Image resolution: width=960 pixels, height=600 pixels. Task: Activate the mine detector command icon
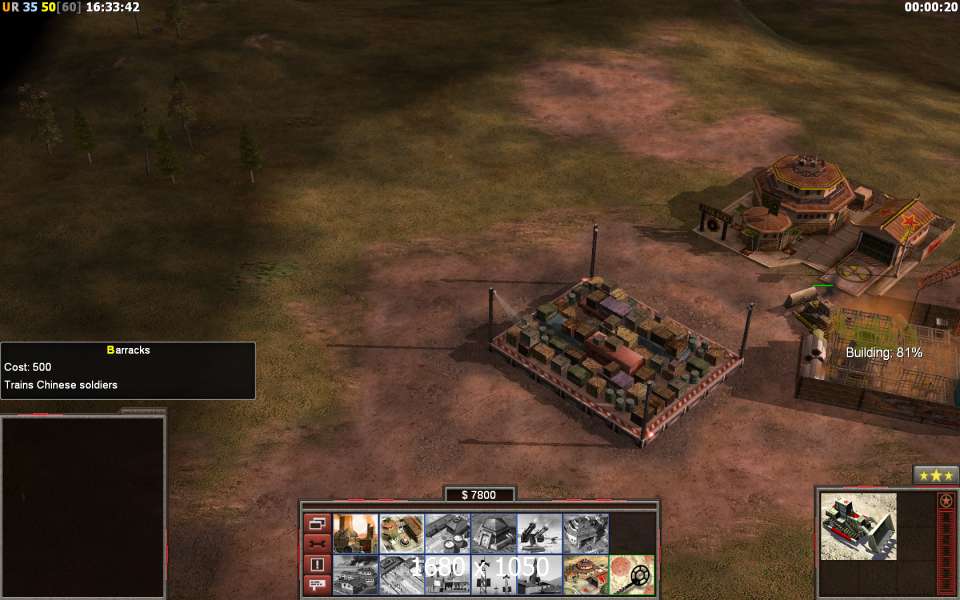(x=631, y=574)
